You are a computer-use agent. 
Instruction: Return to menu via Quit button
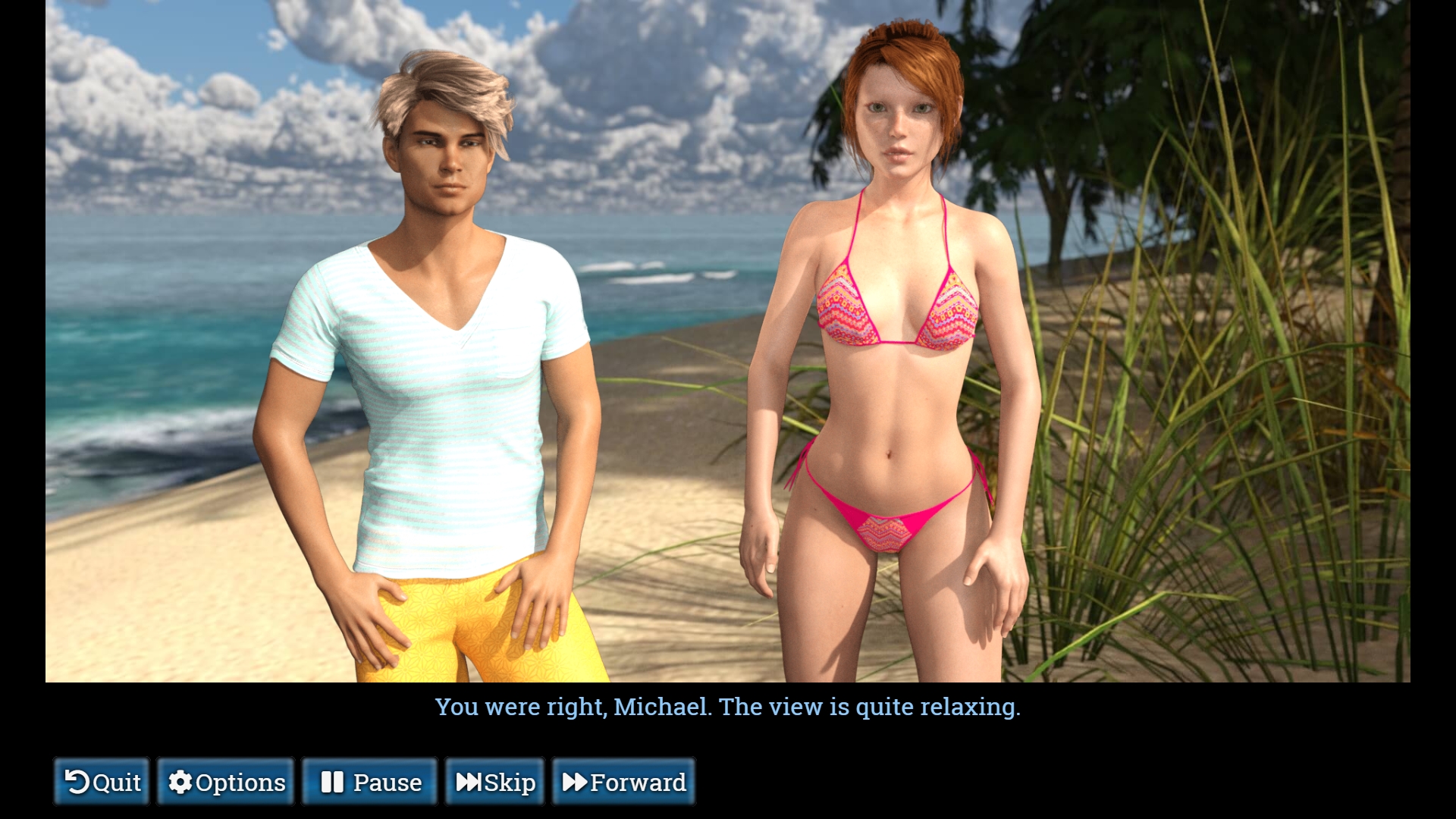tap(101, 781)
